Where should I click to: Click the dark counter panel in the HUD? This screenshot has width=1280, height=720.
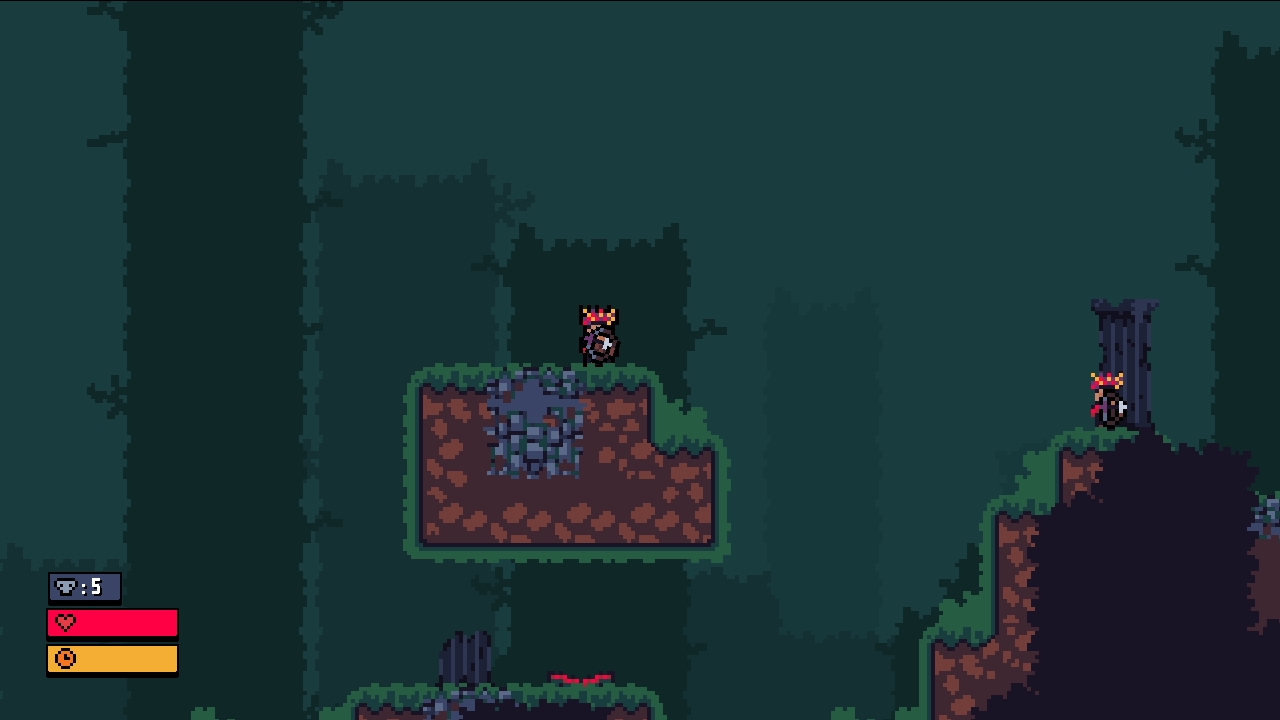83,588
